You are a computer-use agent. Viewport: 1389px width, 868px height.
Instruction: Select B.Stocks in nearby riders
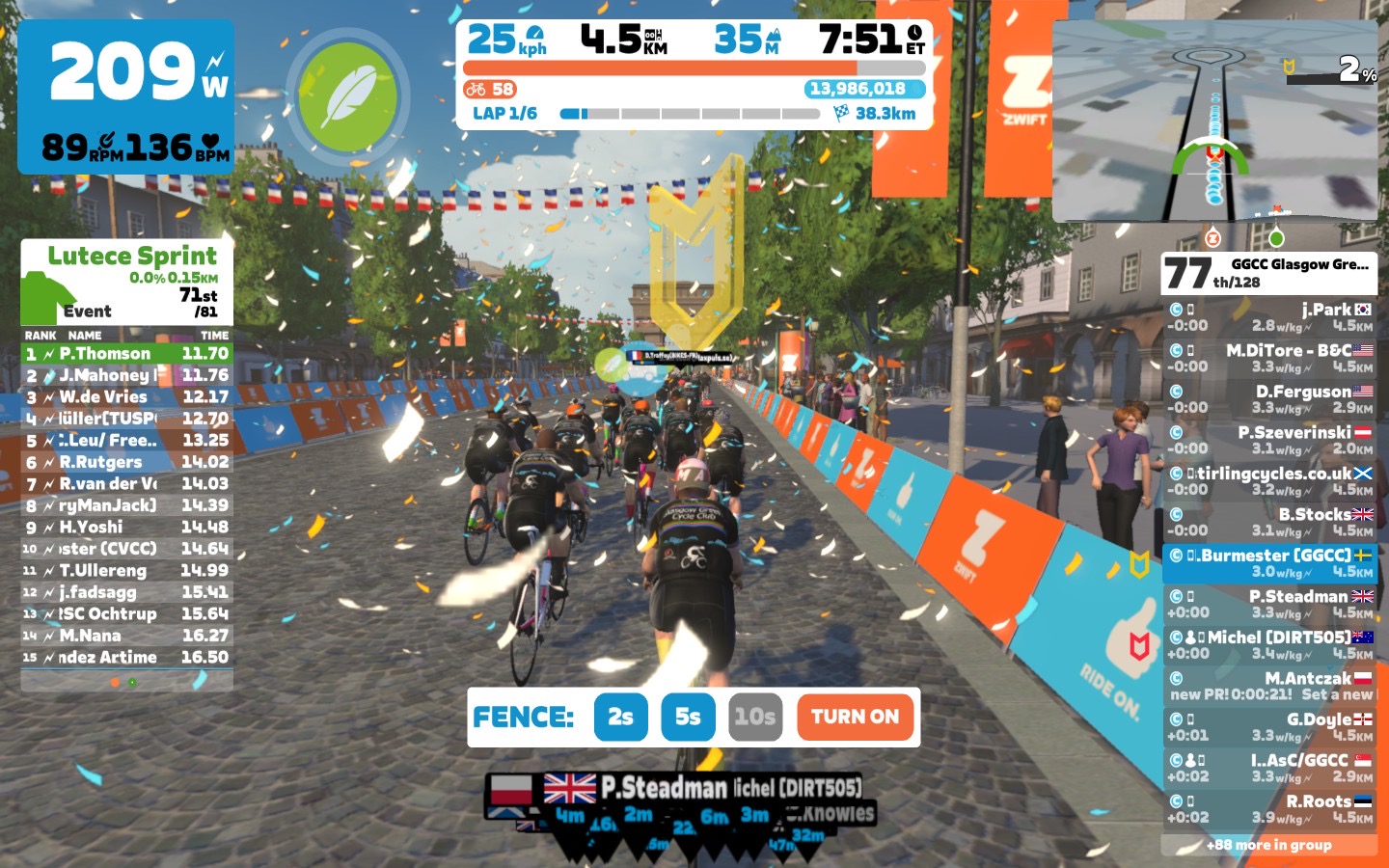click(x=1269, y=522)
